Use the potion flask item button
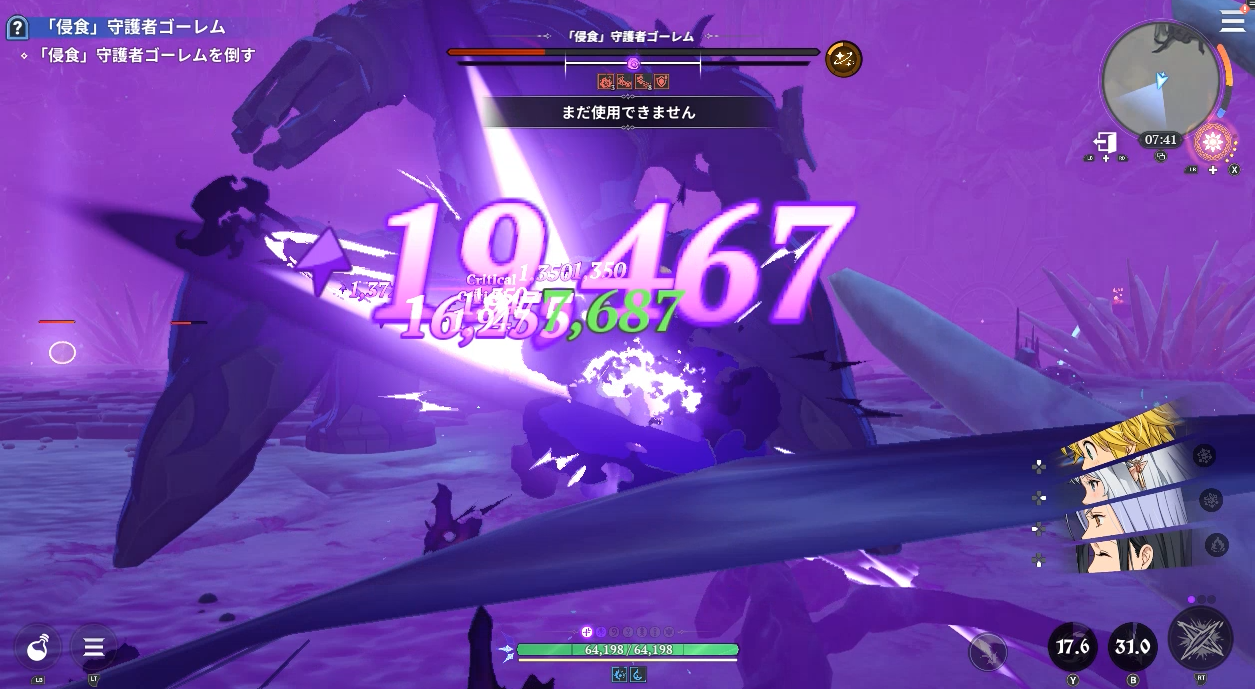1255x689 pixels. (38, 648)
